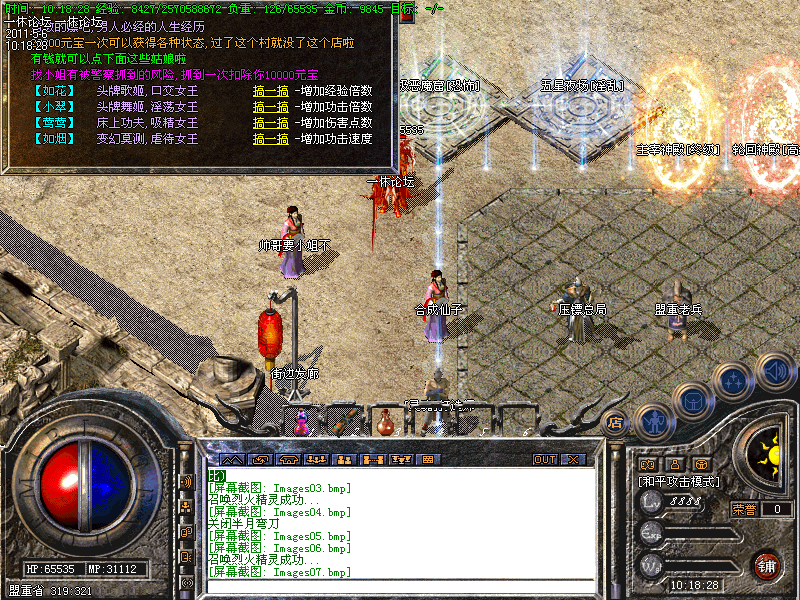Click the red 铺 stall button
Viewport: 800px width, 600px height.
[x=767, y=563]
